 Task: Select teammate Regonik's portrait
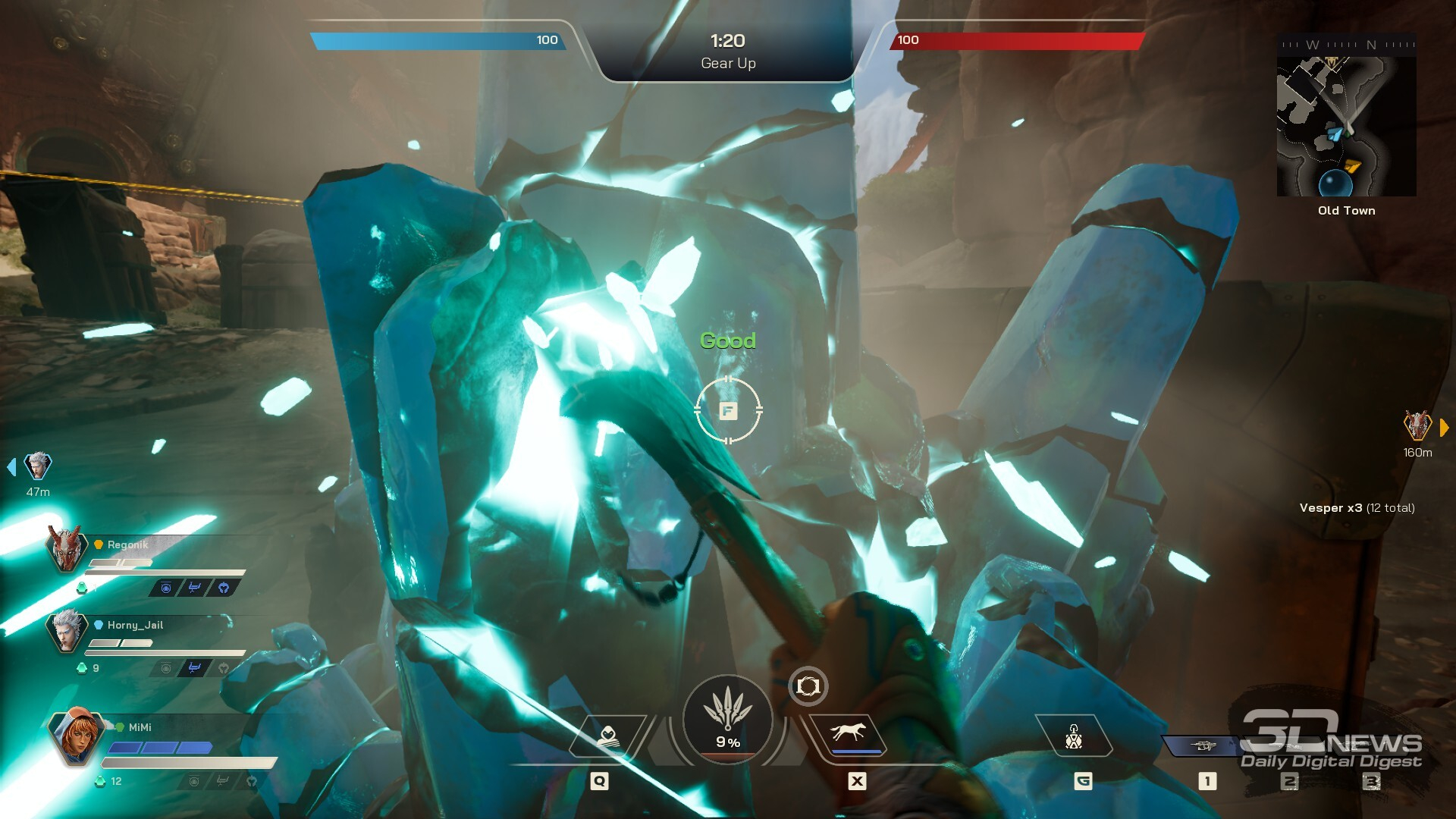(65, 548)
